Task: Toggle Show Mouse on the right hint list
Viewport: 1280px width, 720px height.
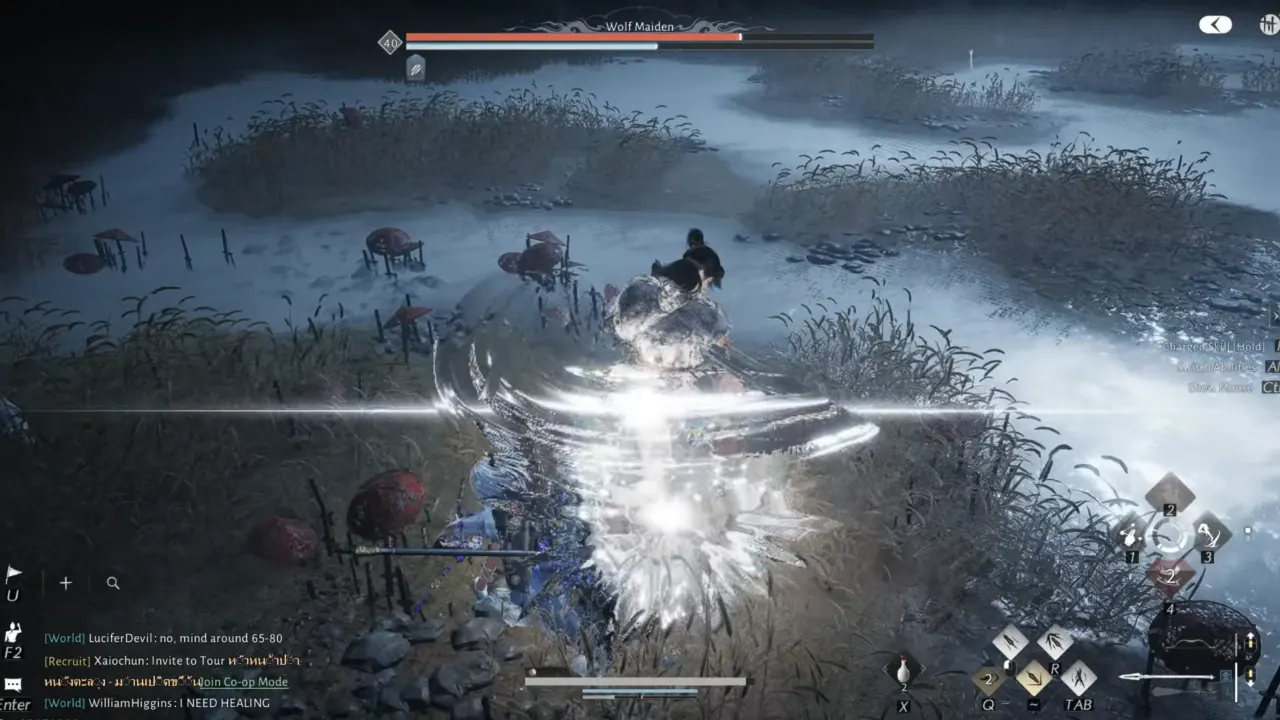Action: (1219, 388)
